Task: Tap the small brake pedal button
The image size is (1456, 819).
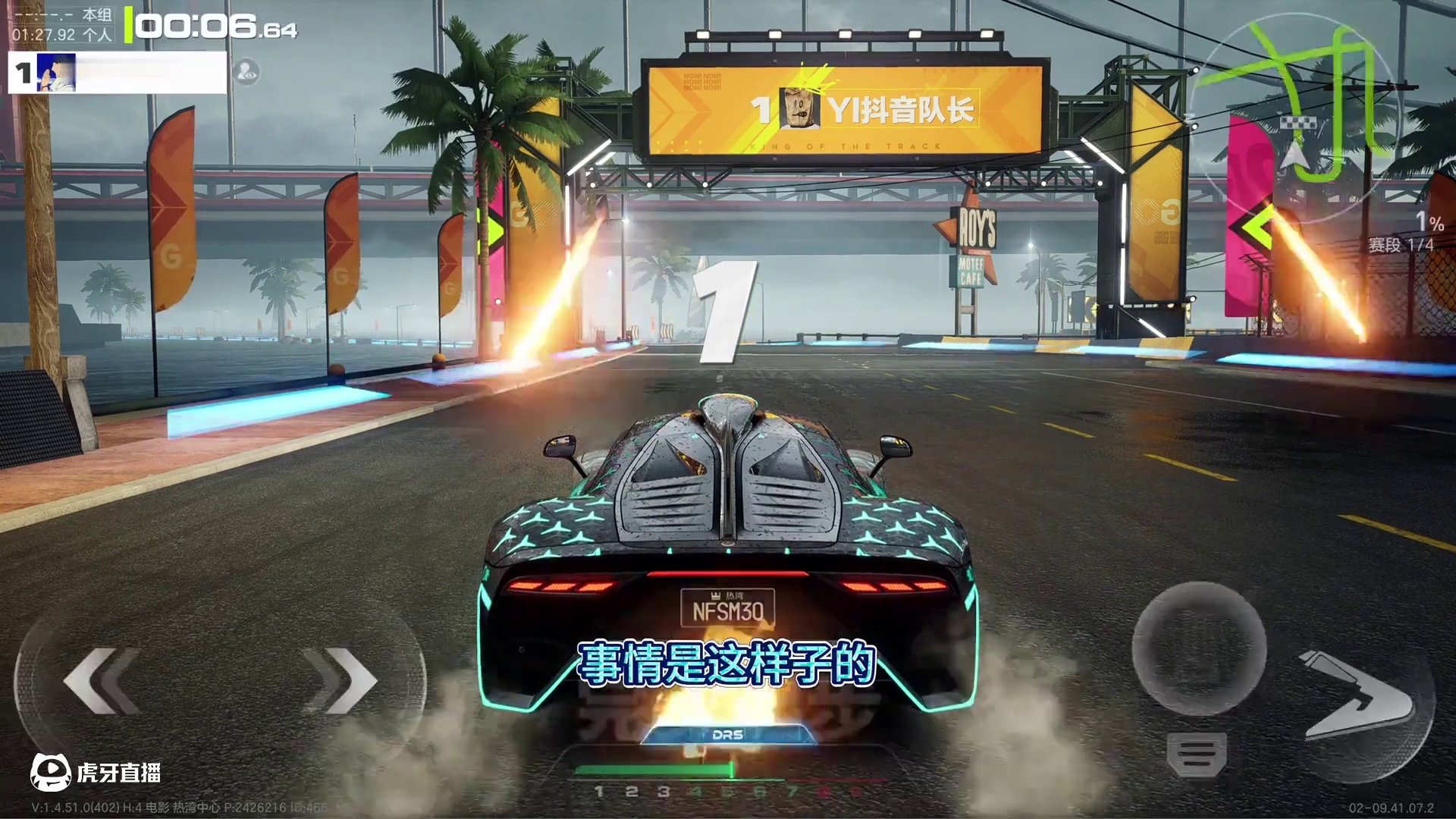Action: 1196,755
